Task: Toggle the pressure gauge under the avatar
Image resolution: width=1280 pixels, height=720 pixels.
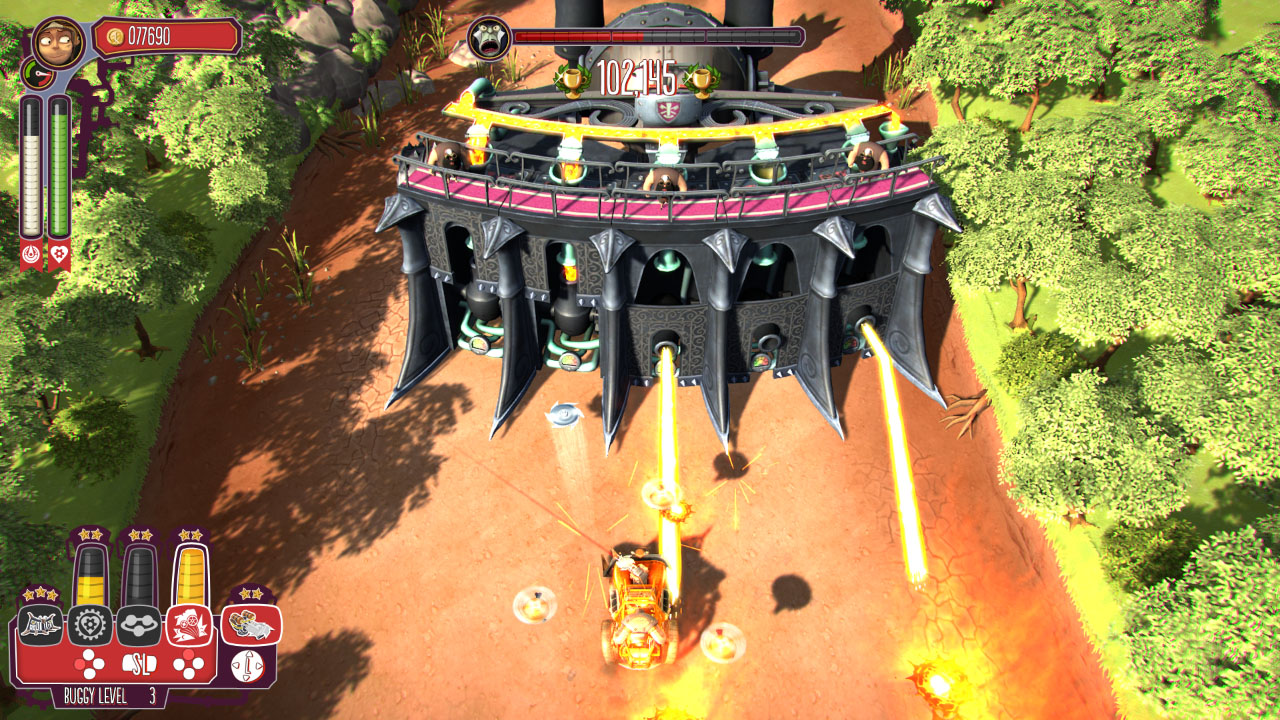Action: pyautogui.click(x=38, y=74)
